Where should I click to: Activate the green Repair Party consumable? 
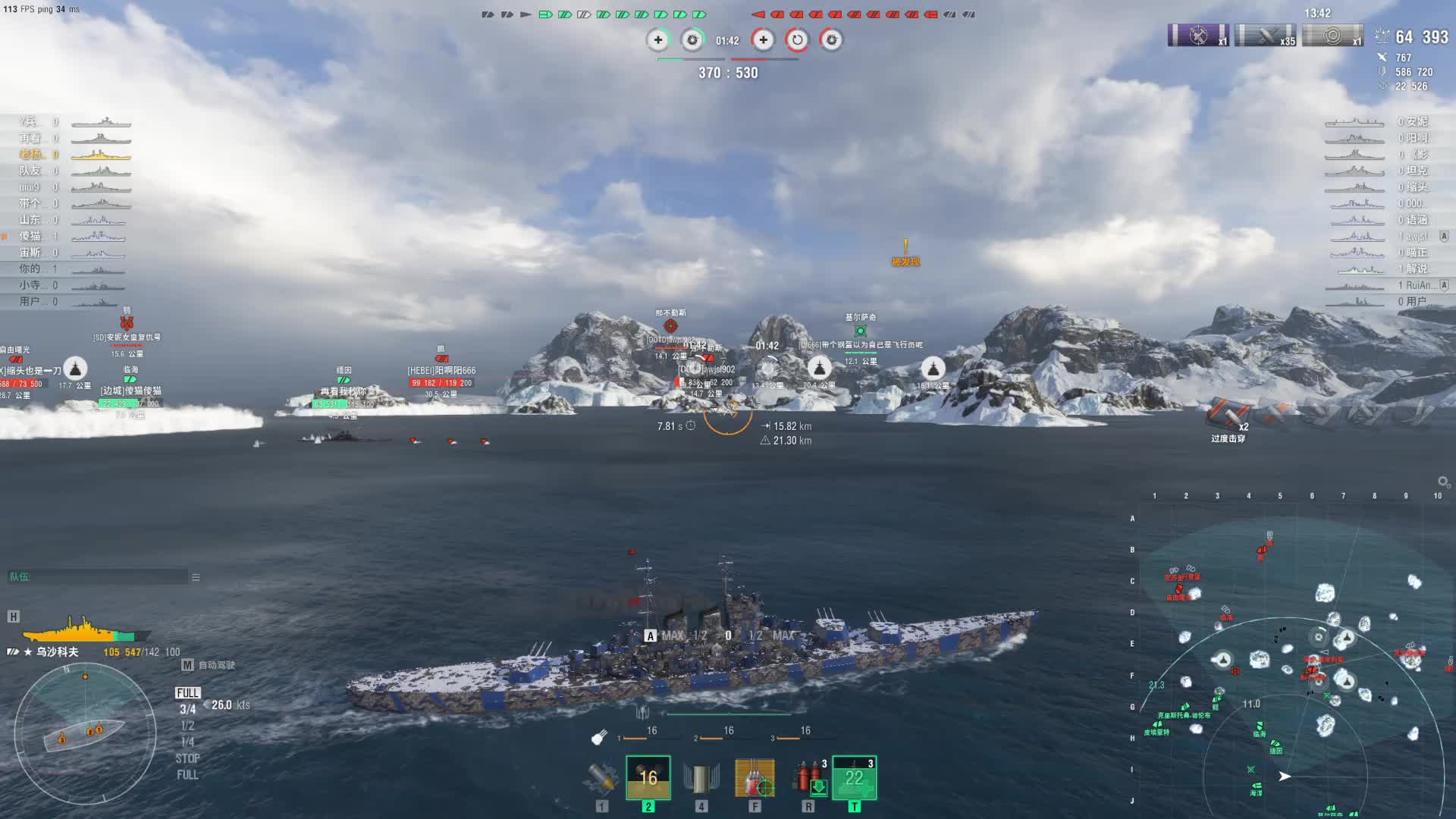point(855,778)
